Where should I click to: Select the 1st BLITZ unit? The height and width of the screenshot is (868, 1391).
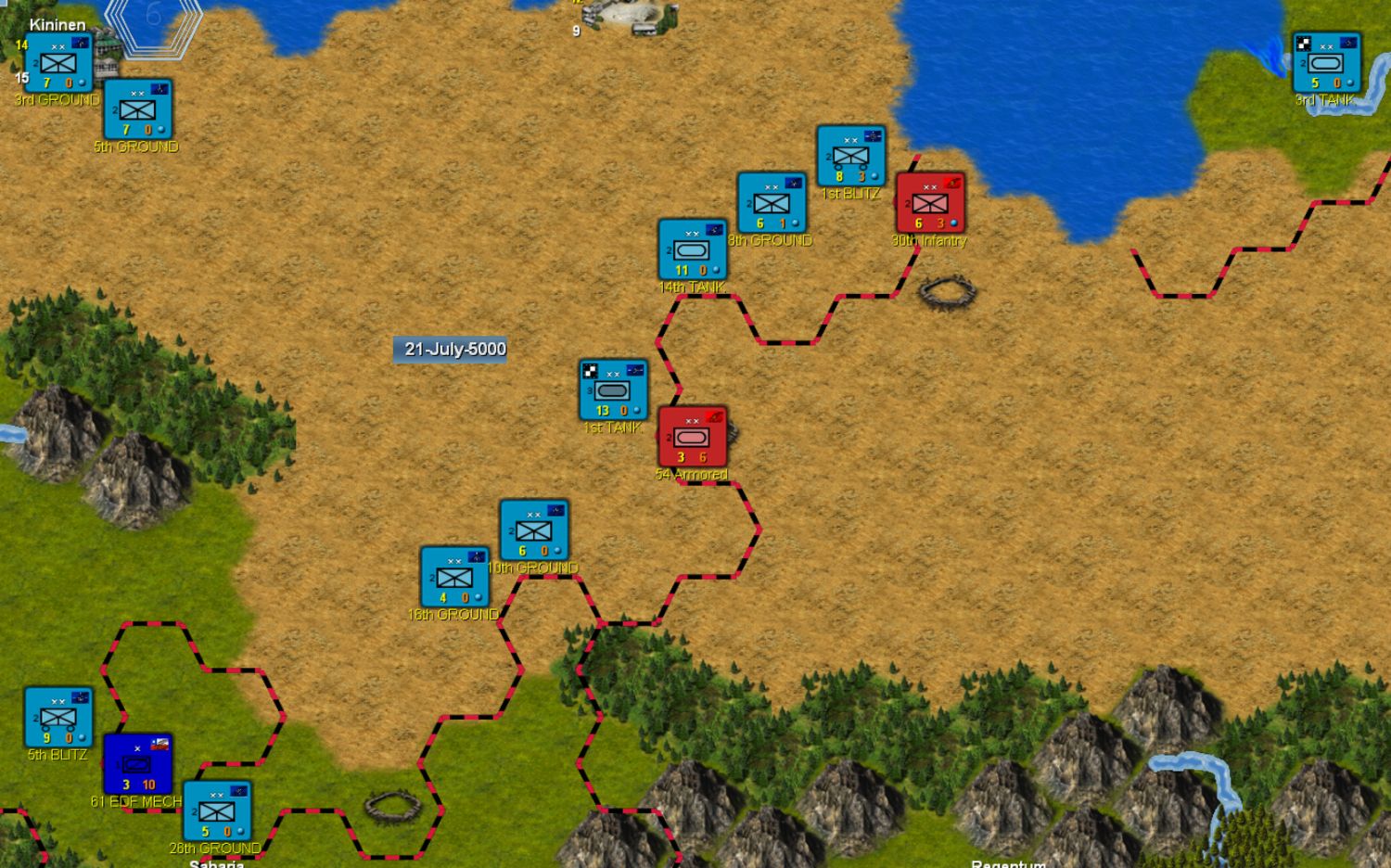click(851, 153)
